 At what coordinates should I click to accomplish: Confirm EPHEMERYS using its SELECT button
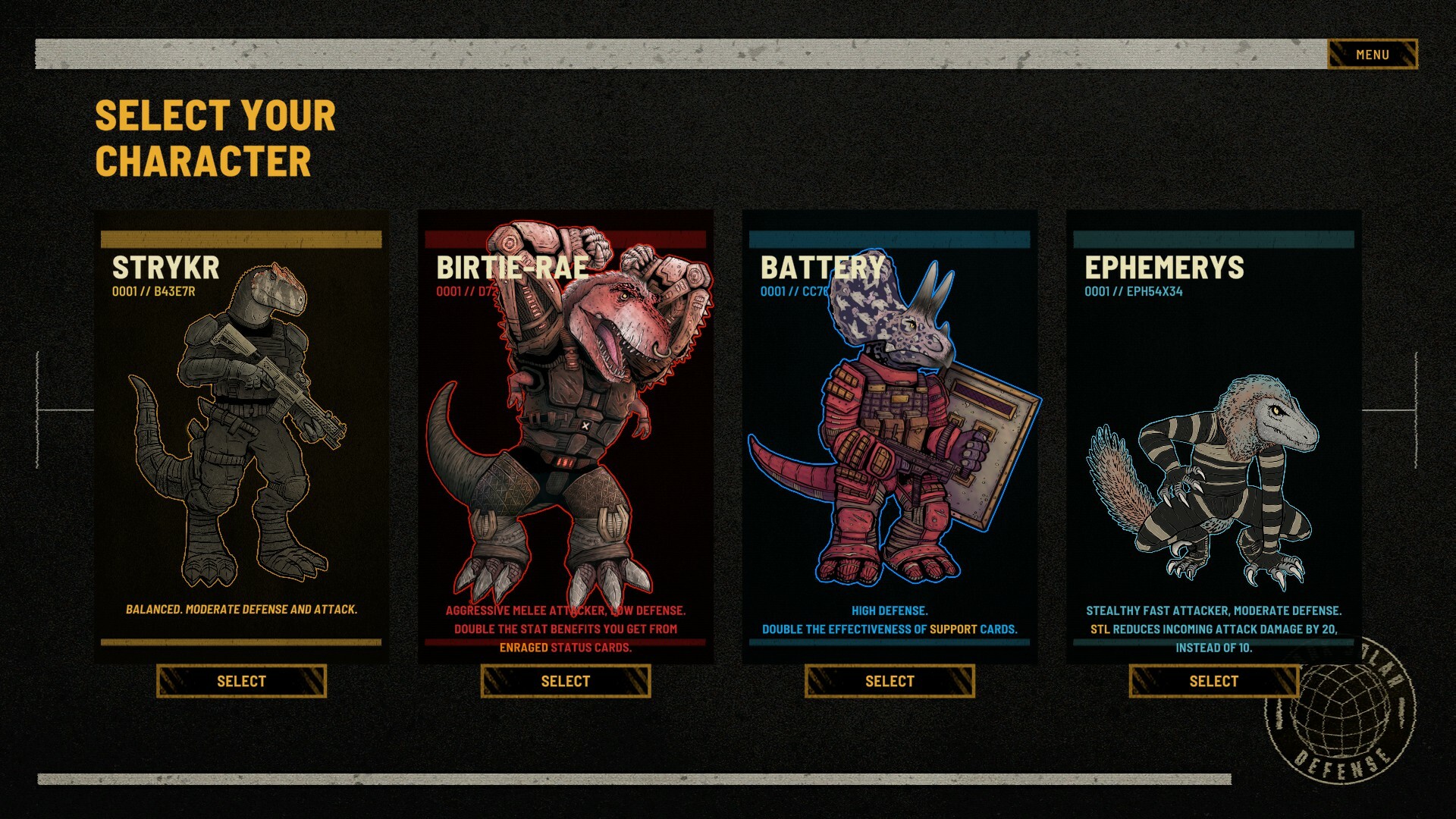click(x=1213, y=681)
